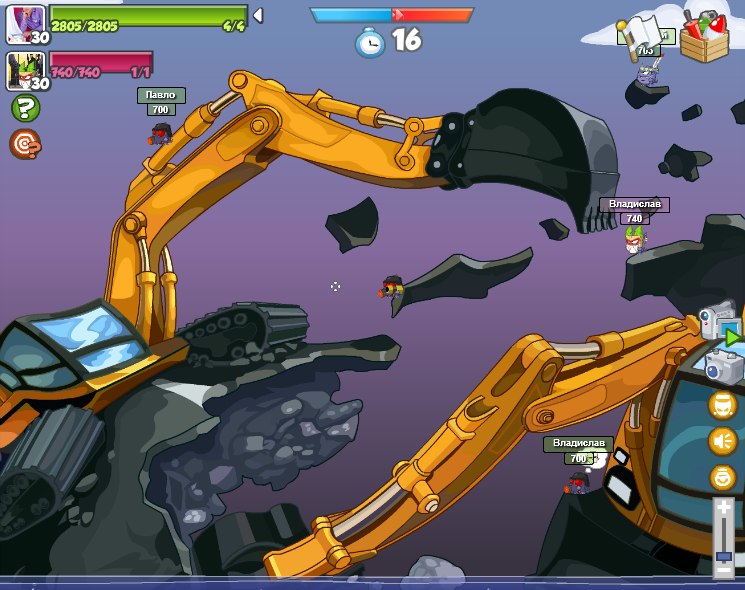
Task: Toggle sound with the speaker button
Action: pos(722,440)
